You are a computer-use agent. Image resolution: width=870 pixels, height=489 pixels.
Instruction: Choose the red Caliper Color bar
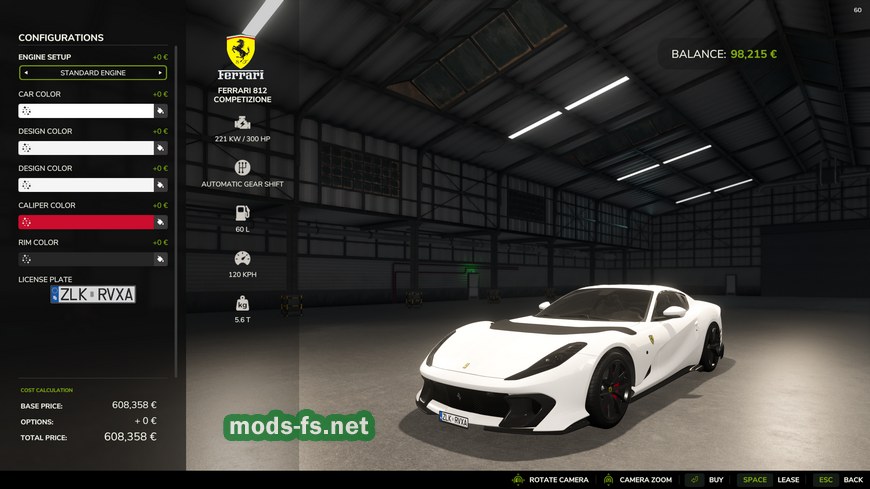85,222
